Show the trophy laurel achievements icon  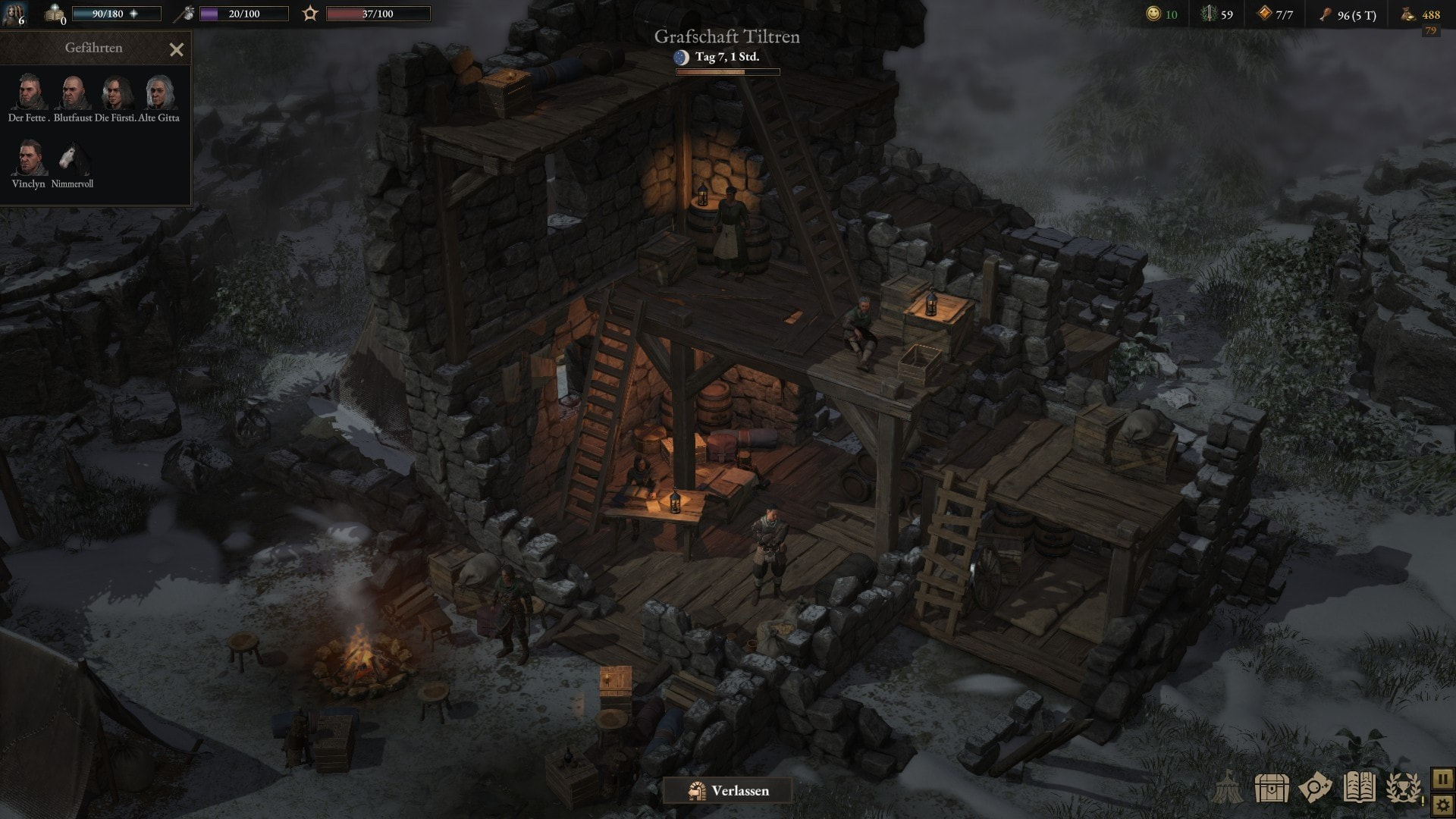(x=1404, y=788)
